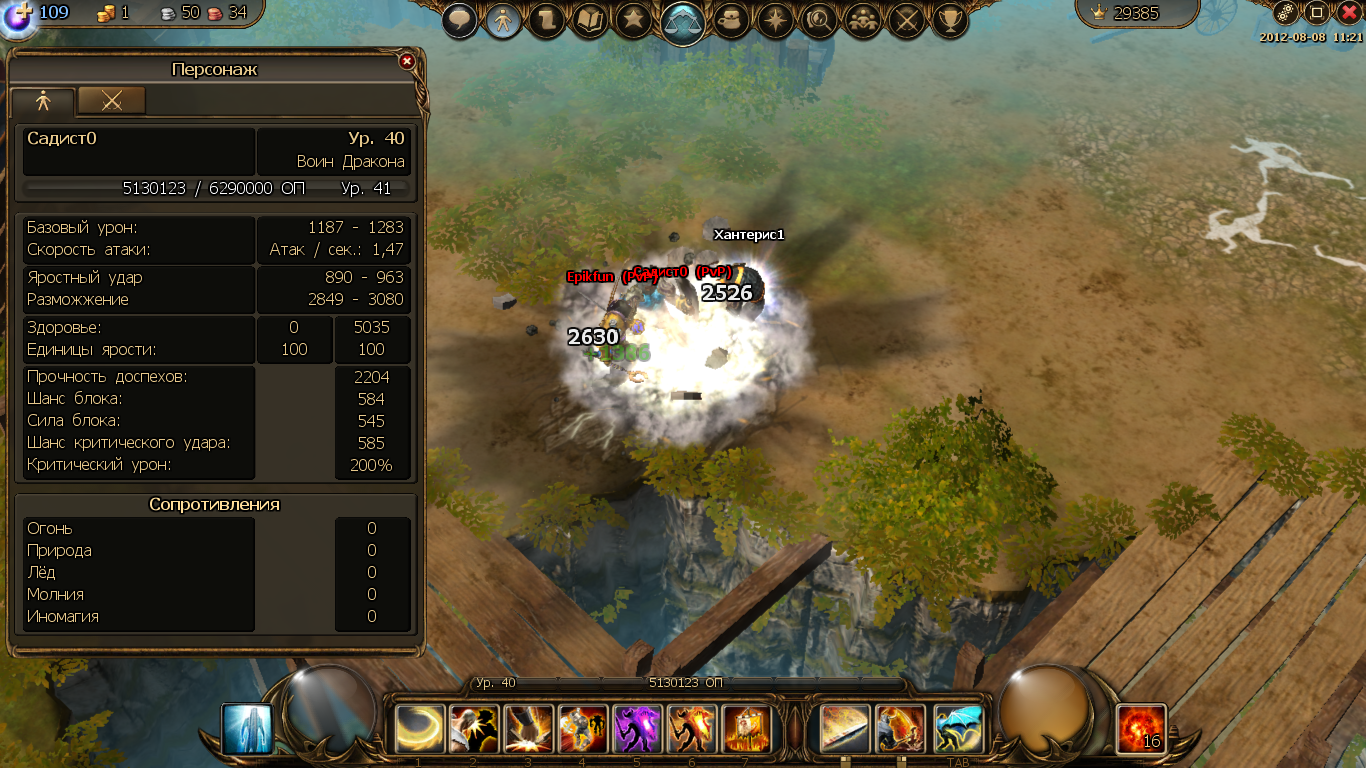Open the bag inventory icon
1366x768 pixels.
tap(732, 19)
